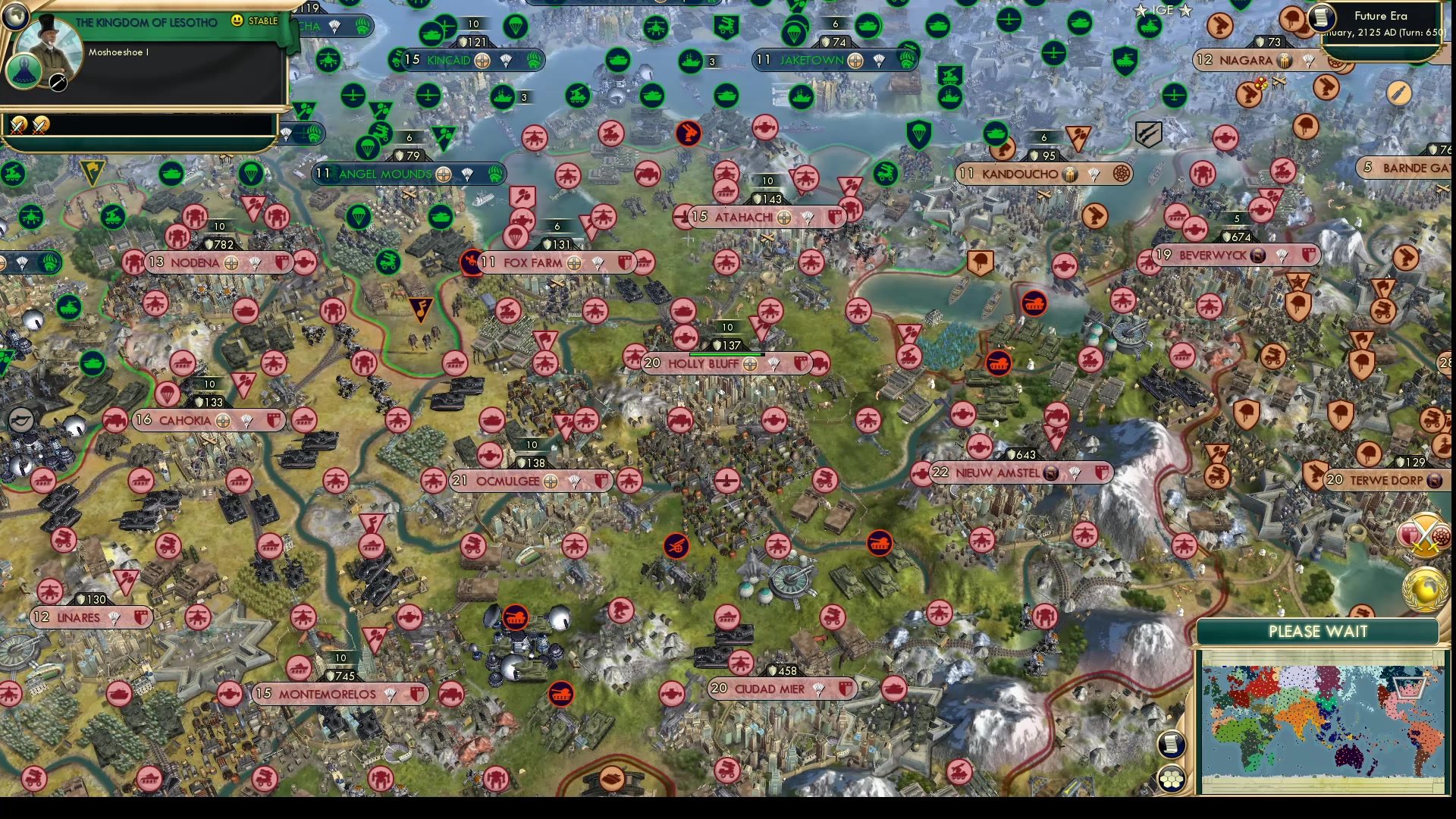Select a green helicopter unit flag near Kincaid
Viewport: 1456px width, 819px height.
click(327, 59)
